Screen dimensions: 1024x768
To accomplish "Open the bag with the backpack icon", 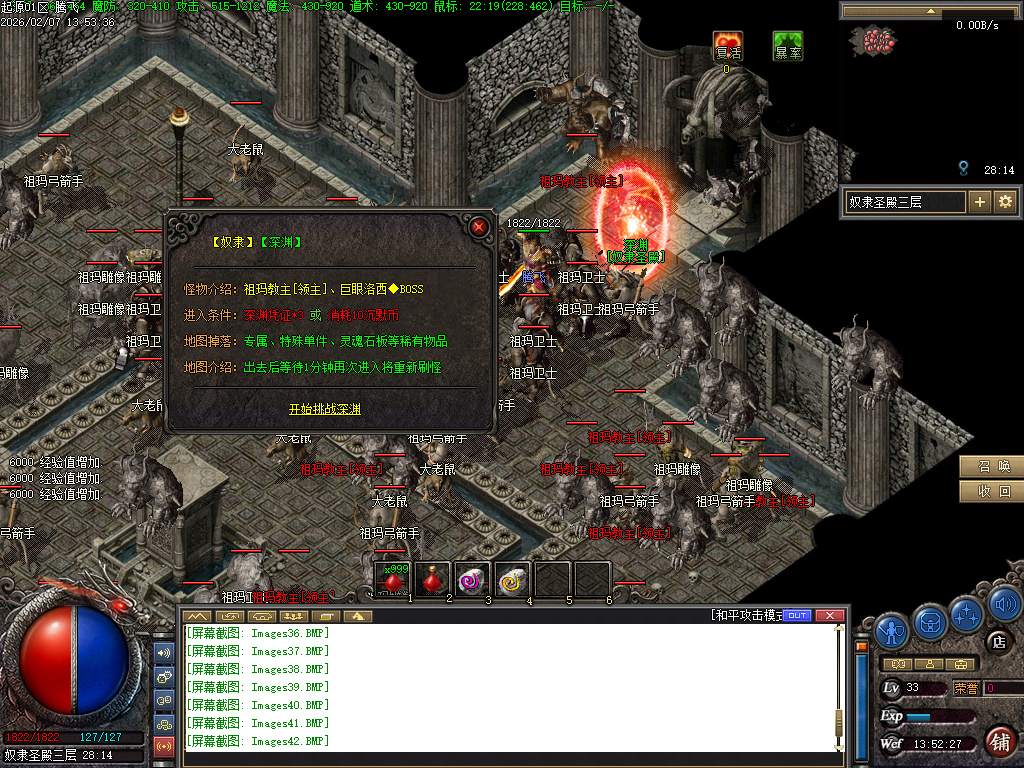I will [930, 623].
